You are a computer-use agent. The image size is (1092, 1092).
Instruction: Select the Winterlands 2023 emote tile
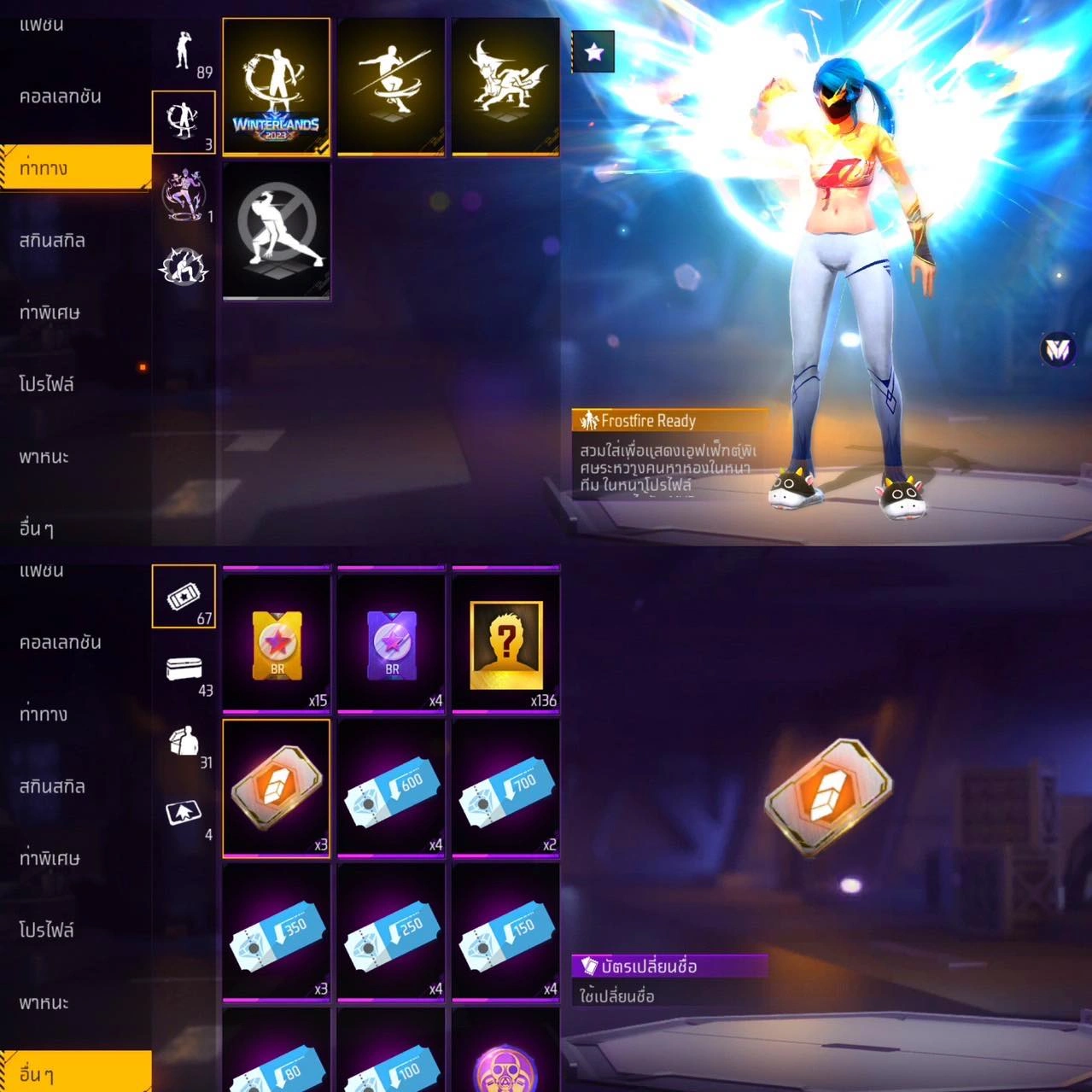click(x=276, y=86)
